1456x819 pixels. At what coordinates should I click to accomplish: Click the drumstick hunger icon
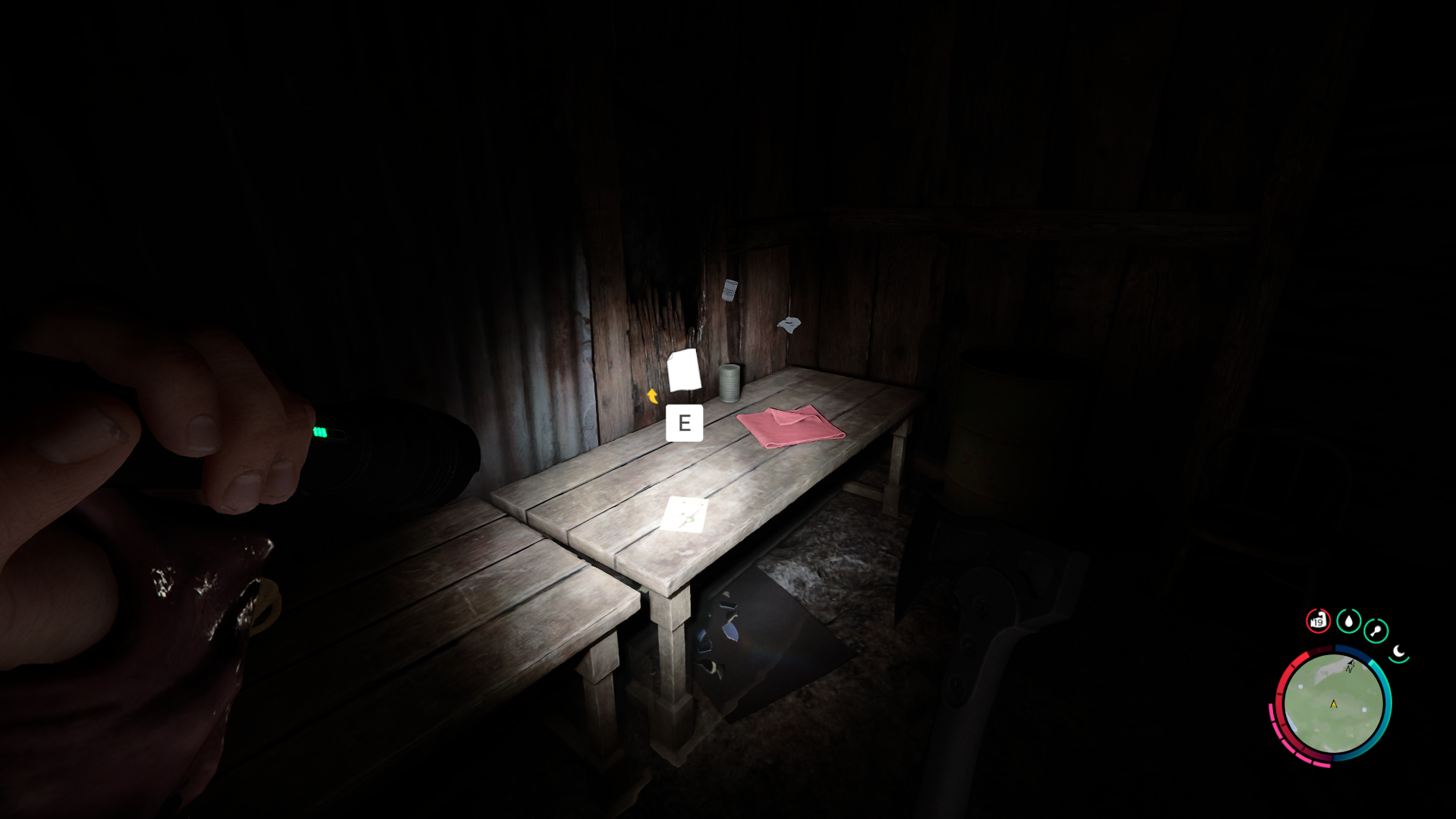coord(1376,628)
